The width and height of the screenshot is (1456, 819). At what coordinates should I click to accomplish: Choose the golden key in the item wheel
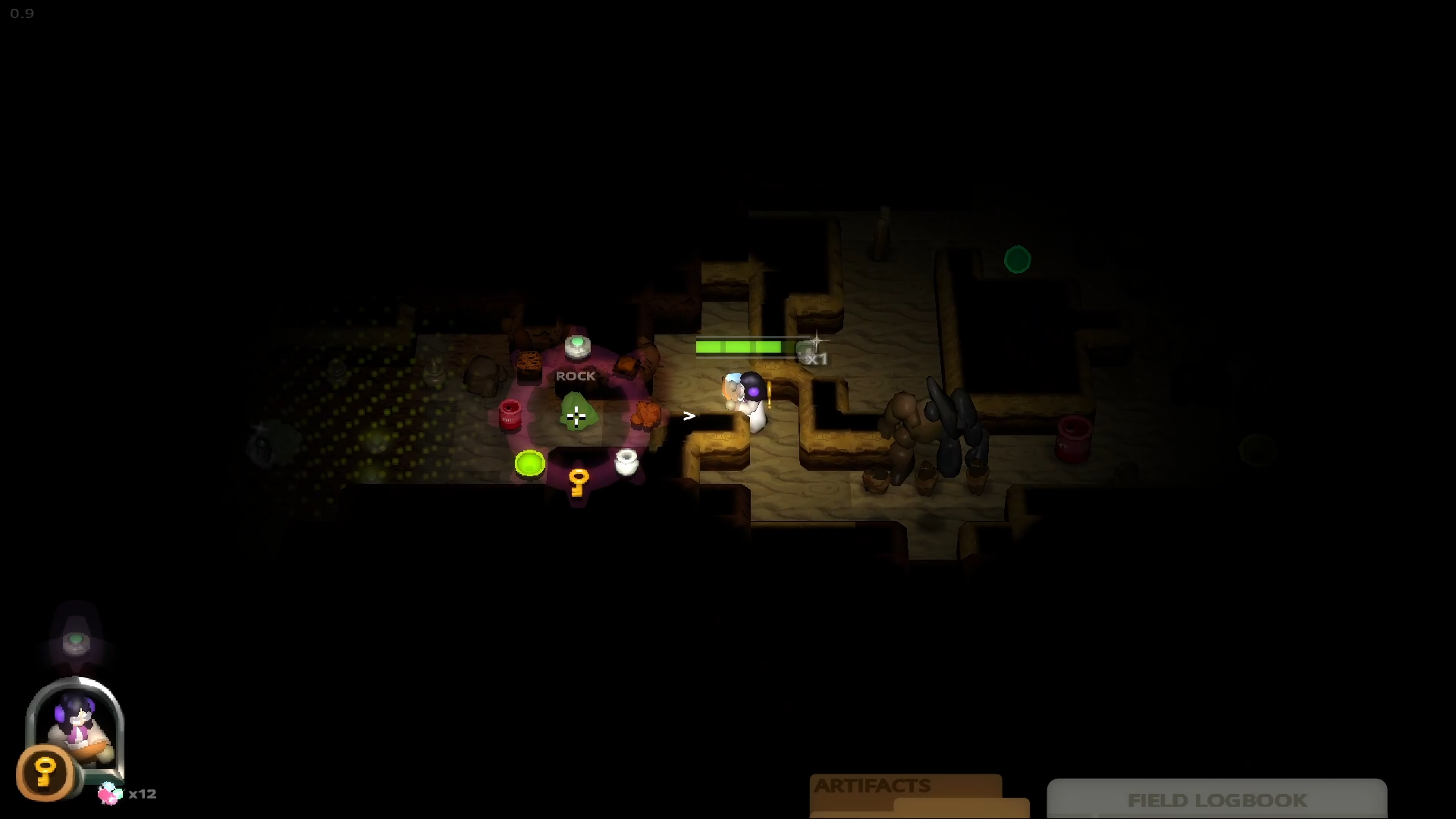pyautogui.click(x=579, y=482)
